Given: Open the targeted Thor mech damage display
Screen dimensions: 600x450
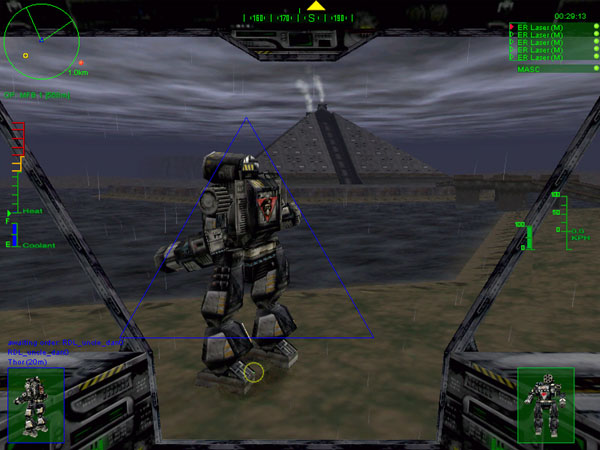Looking at the screenshot, I should pos(35,405).
